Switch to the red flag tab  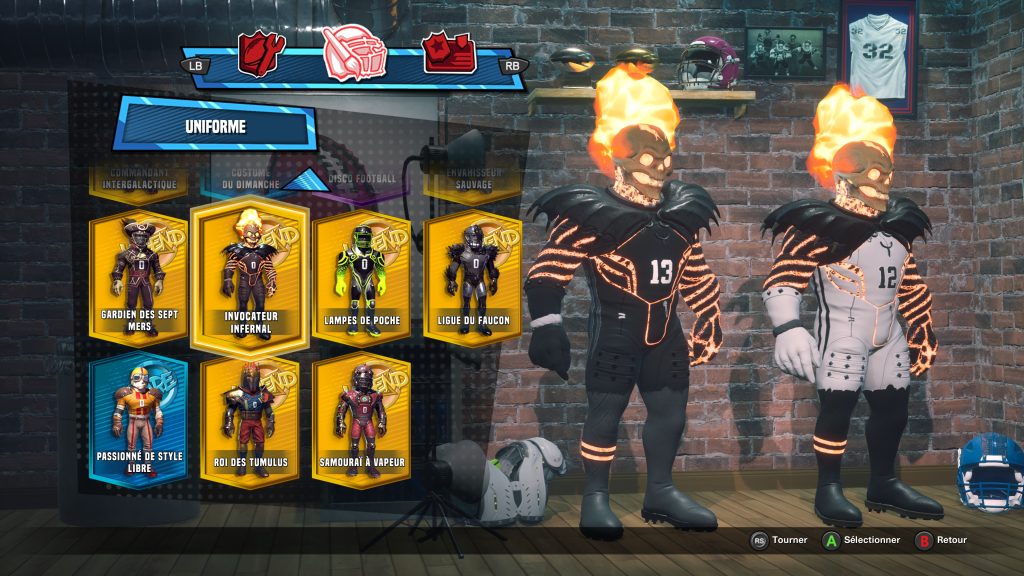click(448, 54)
